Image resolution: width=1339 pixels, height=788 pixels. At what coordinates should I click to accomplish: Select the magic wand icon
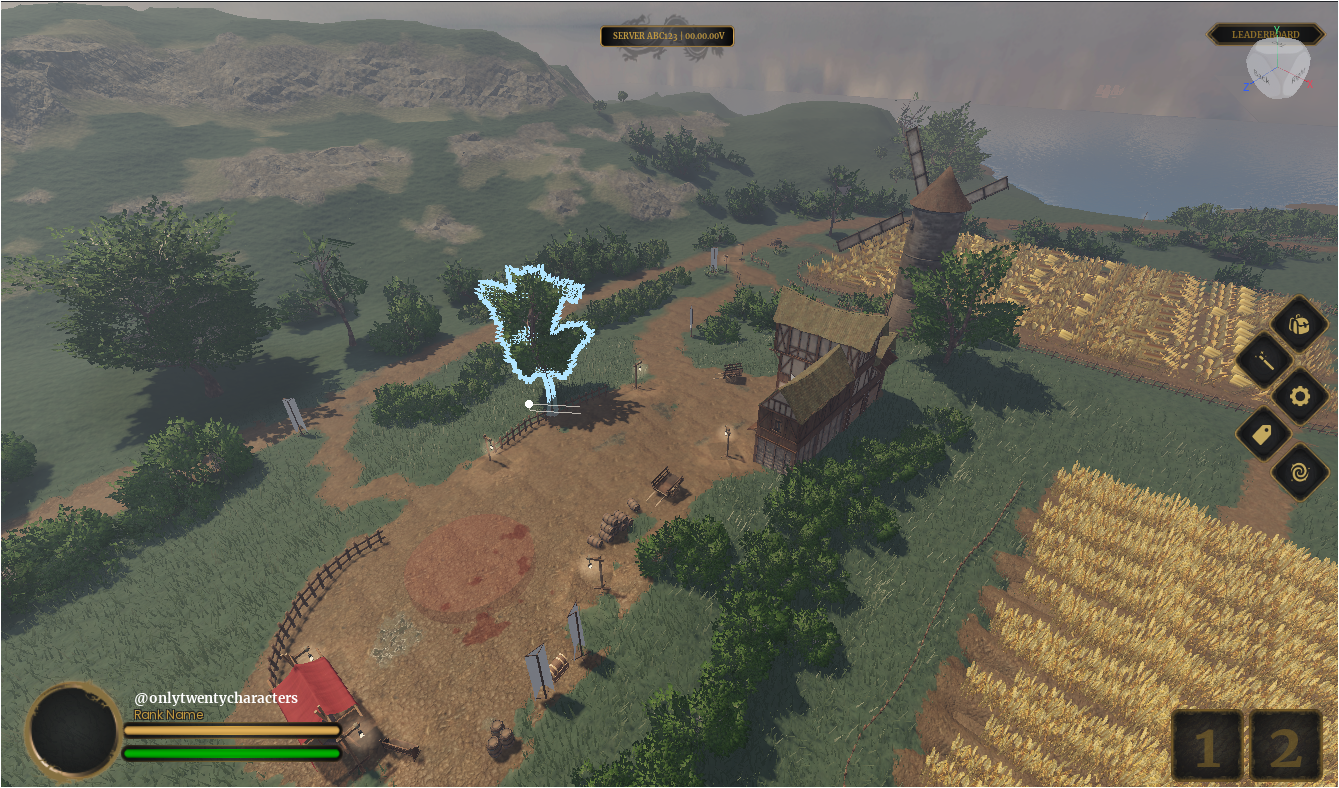point(1263,360)
